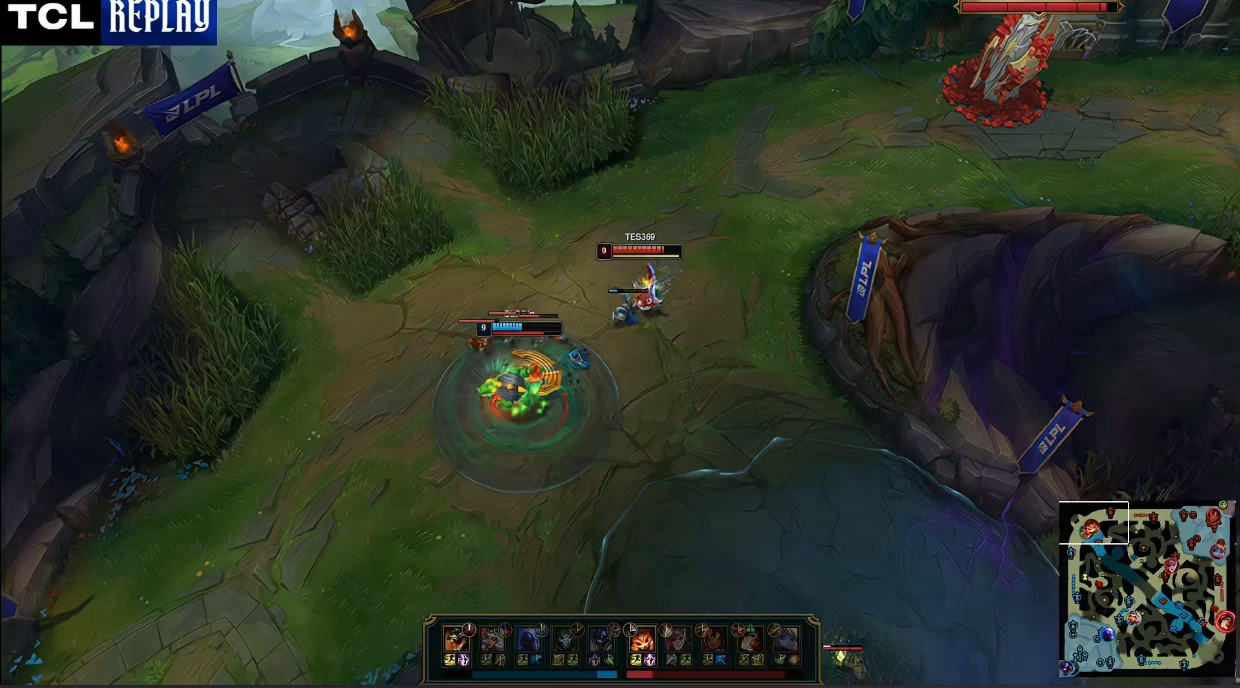Jump to the orange Gnar icon on minimap
Screen dimensions: 1240x688
1089,527
